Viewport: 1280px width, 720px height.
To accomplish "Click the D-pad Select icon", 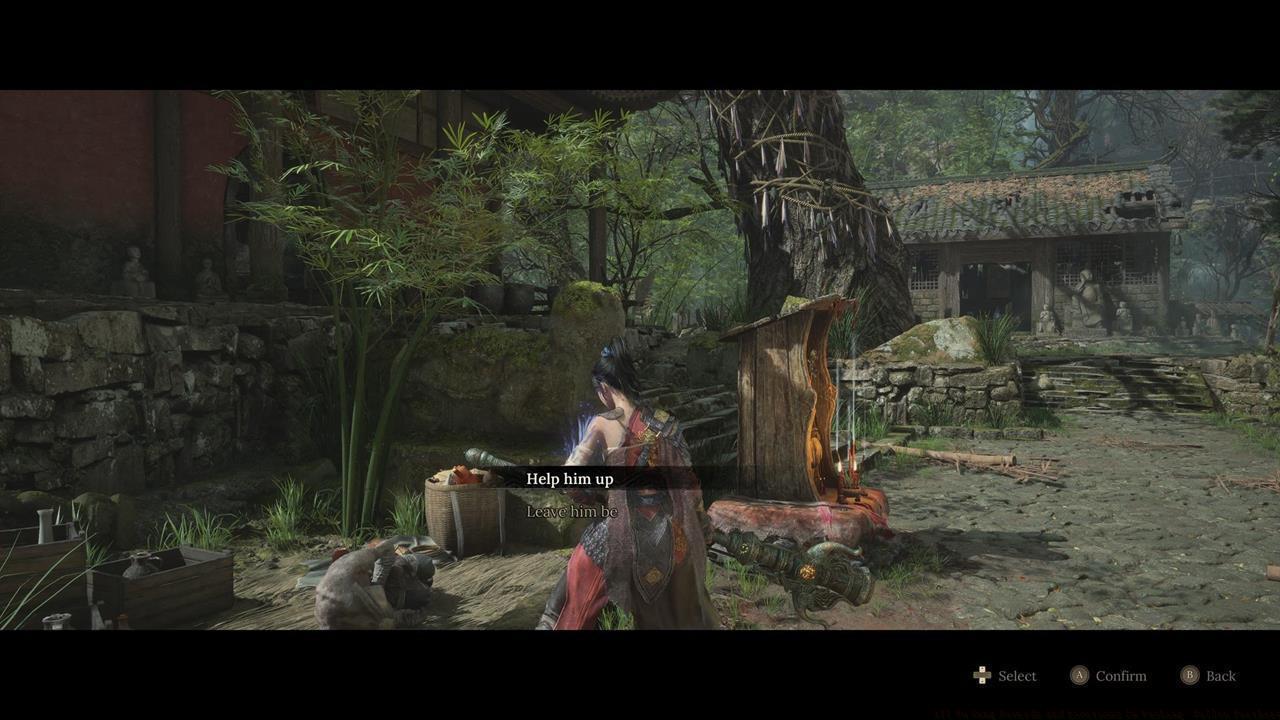I will pos(981,675).
